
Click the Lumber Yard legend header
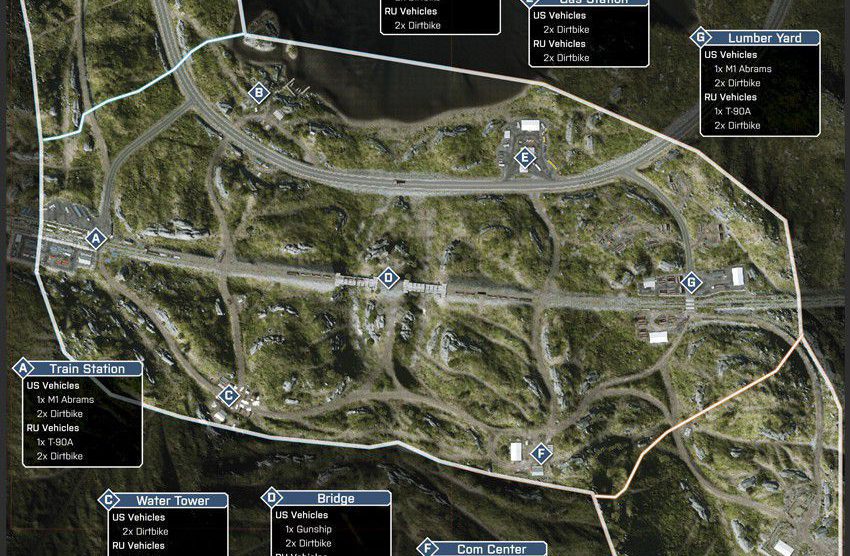(x=762, y=38)
